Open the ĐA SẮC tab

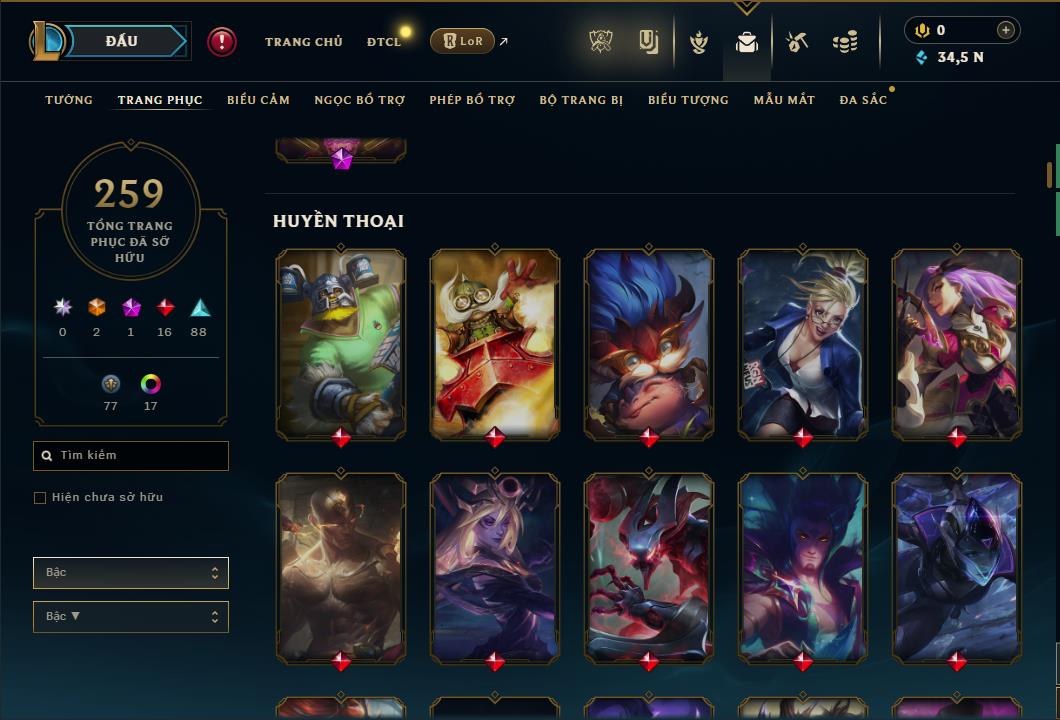click(x=863, y=100)
